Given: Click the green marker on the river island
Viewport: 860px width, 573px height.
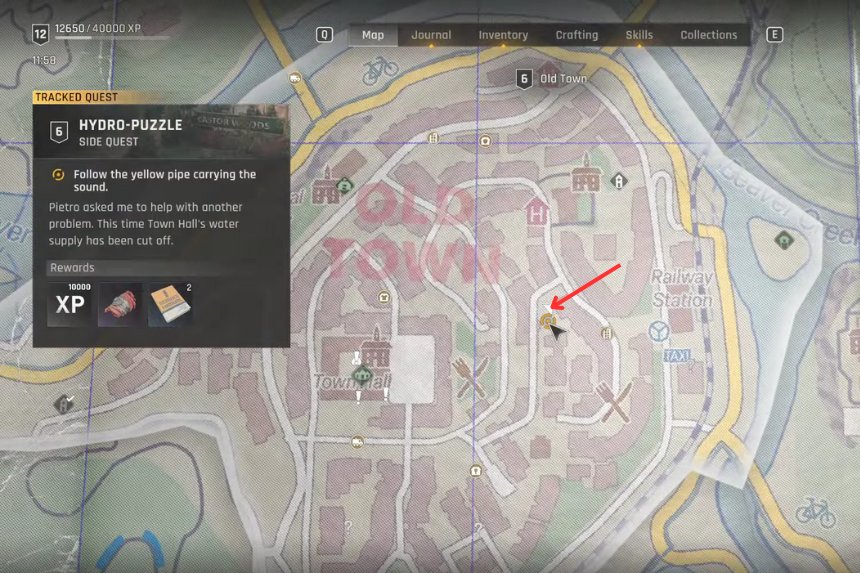Looking at the screenshot, I should (x=785, y=240).
